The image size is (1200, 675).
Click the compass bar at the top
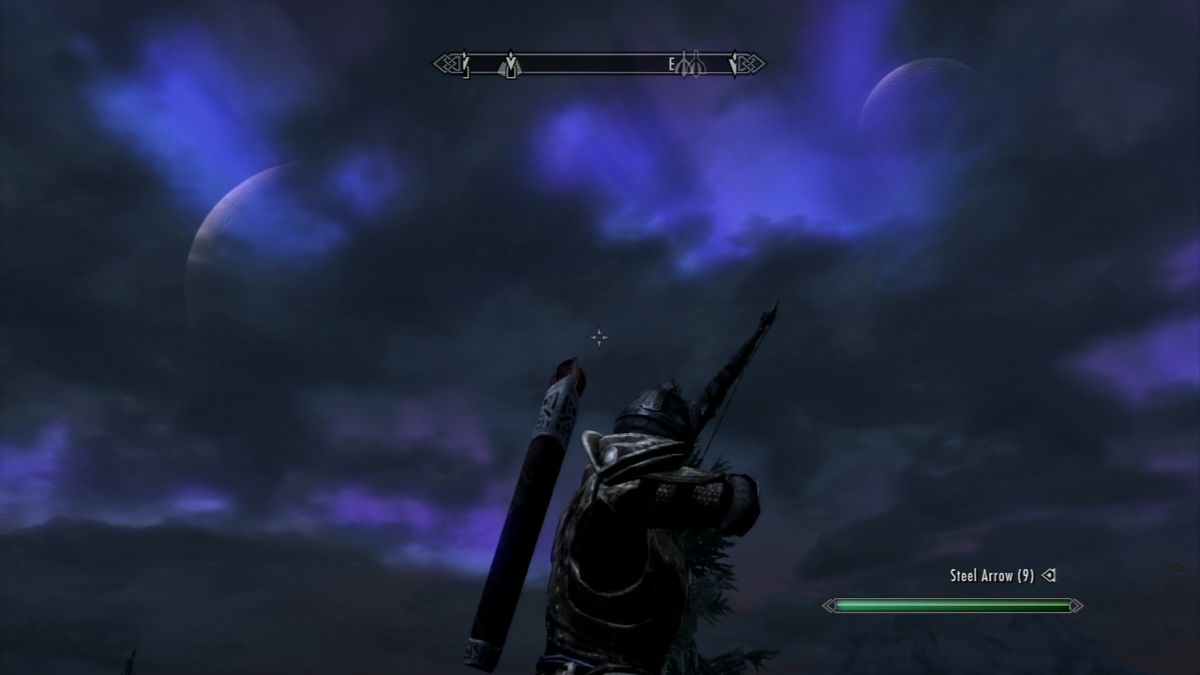tap(599, 64)
